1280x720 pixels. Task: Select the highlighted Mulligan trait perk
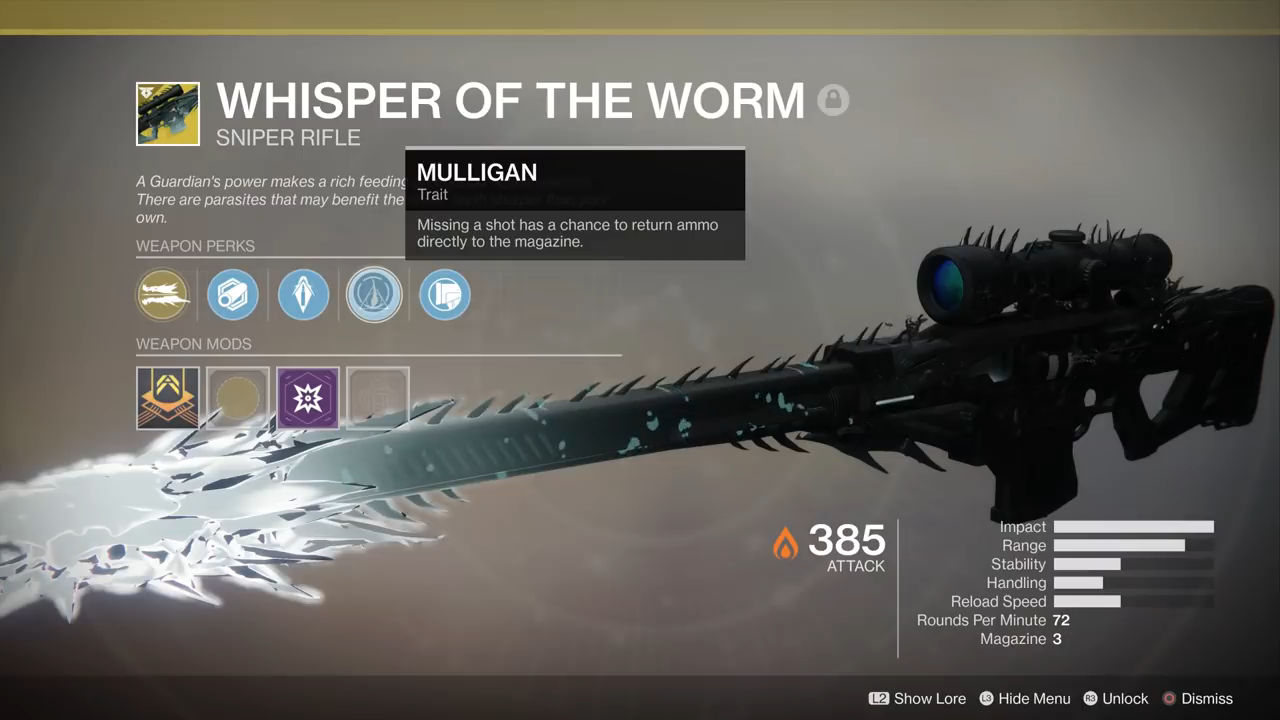(374, 295)
